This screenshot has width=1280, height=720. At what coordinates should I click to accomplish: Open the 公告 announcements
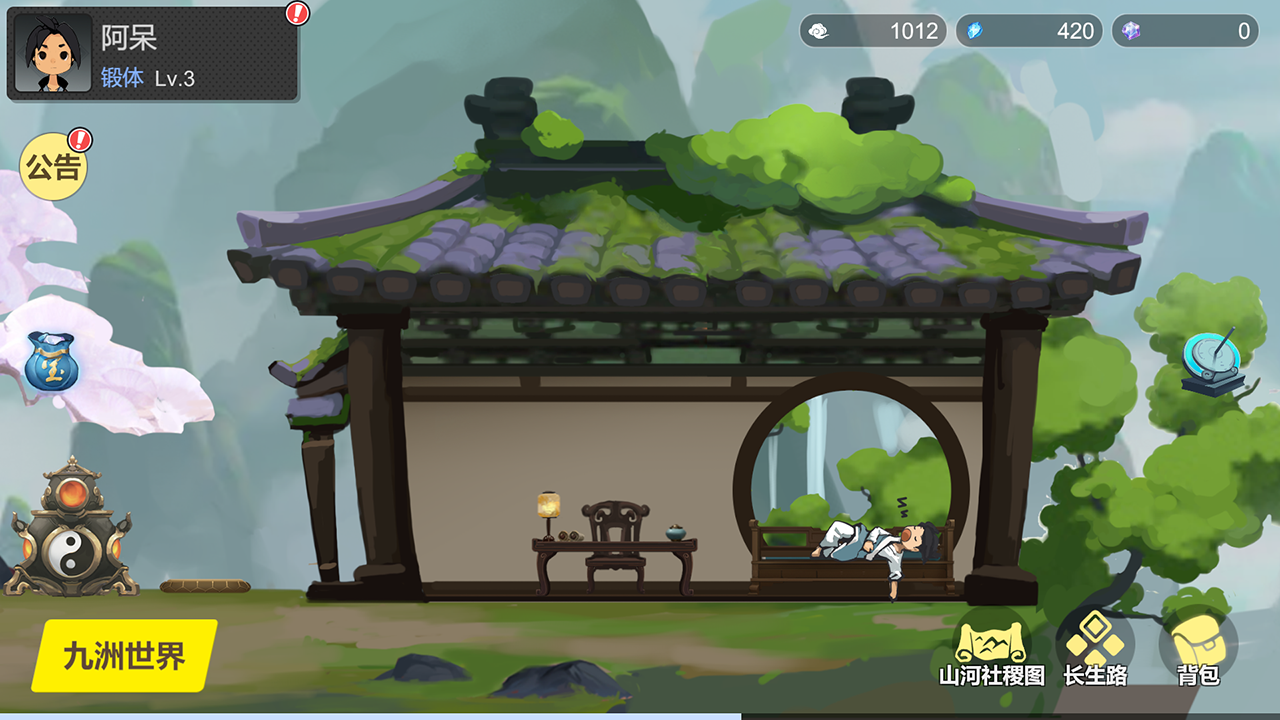click(x=53, y=168)
